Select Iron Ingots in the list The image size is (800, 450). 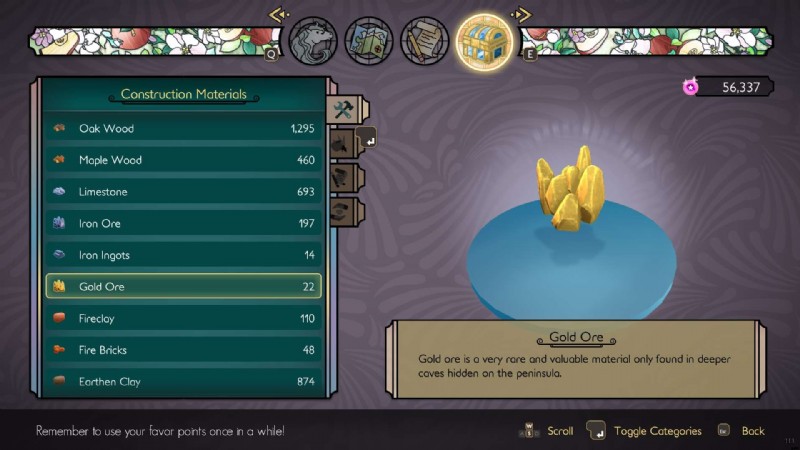[x=184, y=255]
